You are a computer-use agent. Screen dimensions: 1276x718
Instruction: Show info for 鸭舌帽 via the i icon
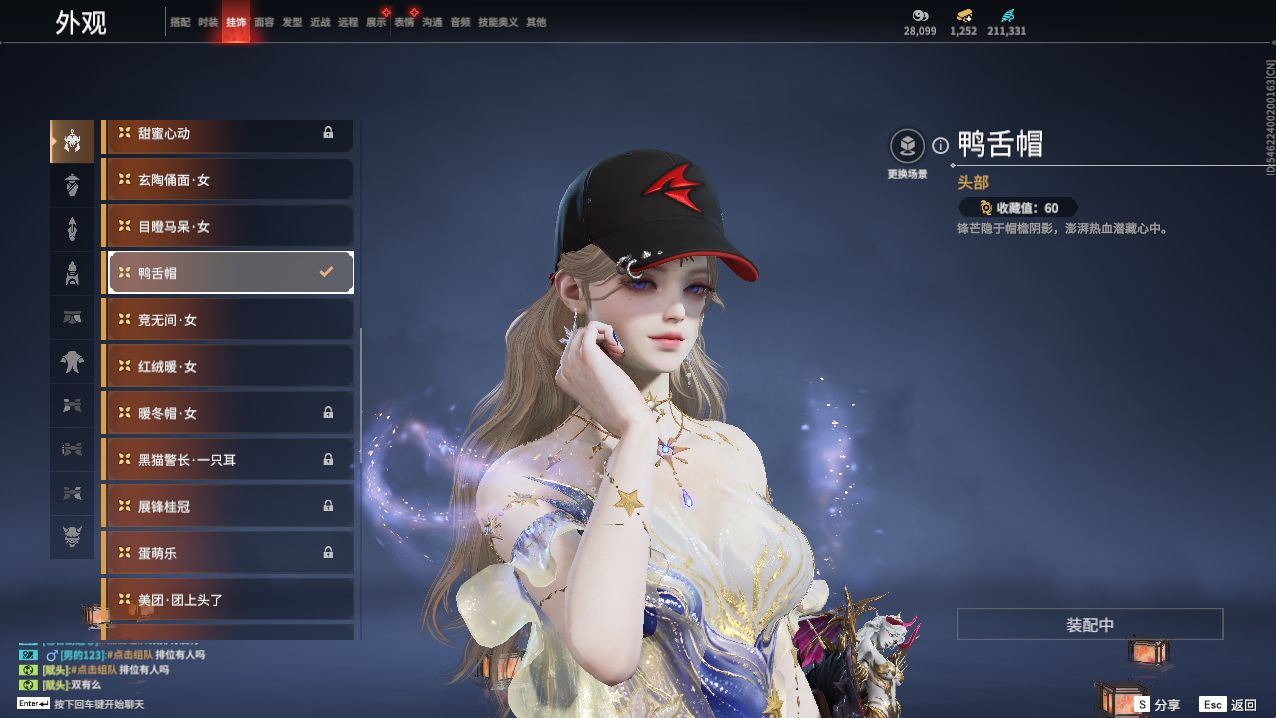[x=940, y=146]
